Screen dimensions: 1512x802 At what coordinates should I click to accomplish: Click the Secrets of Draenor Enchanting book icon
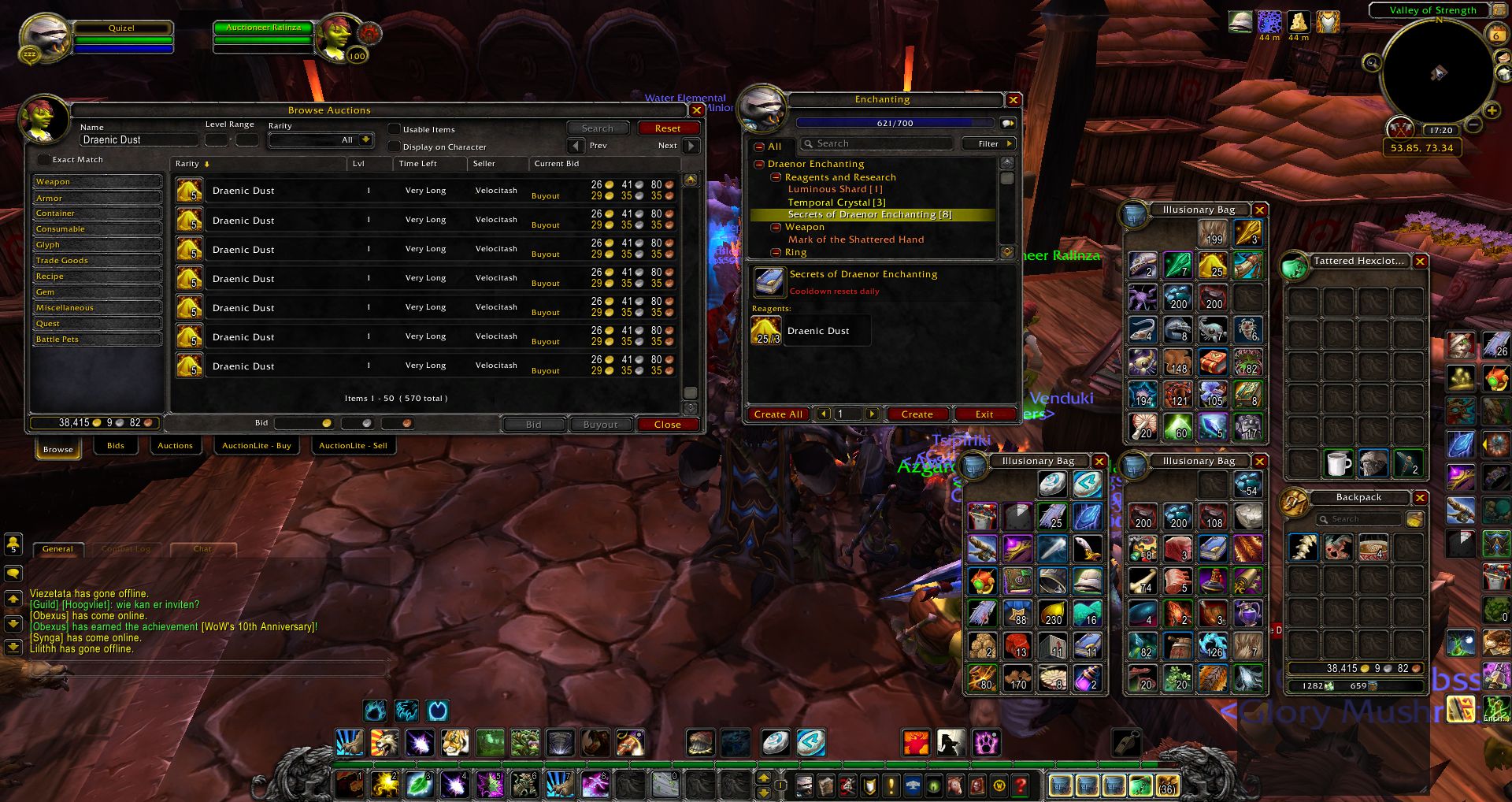click(770, 280)
